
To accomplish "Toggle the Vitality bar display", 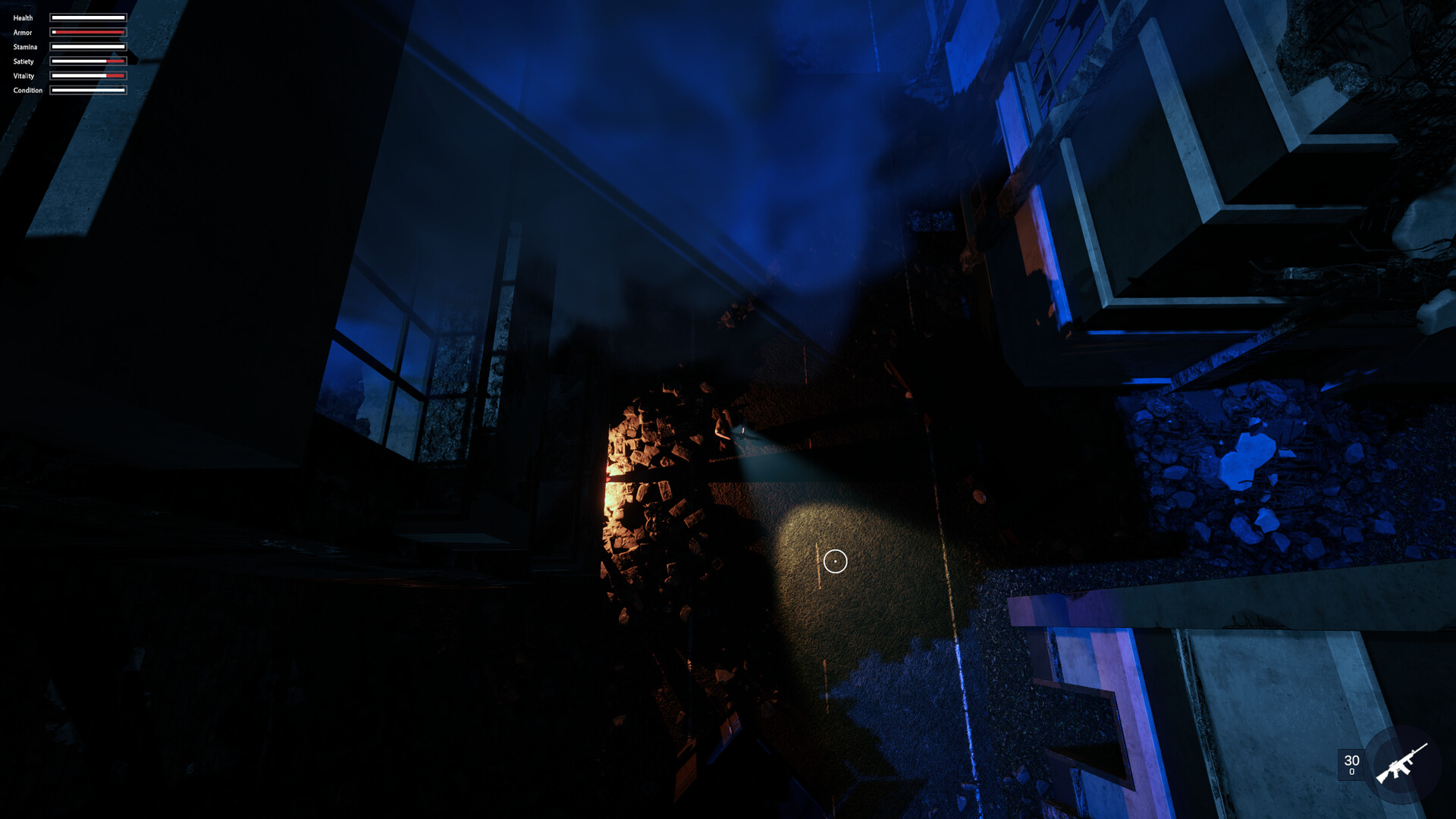I will 87,75.
